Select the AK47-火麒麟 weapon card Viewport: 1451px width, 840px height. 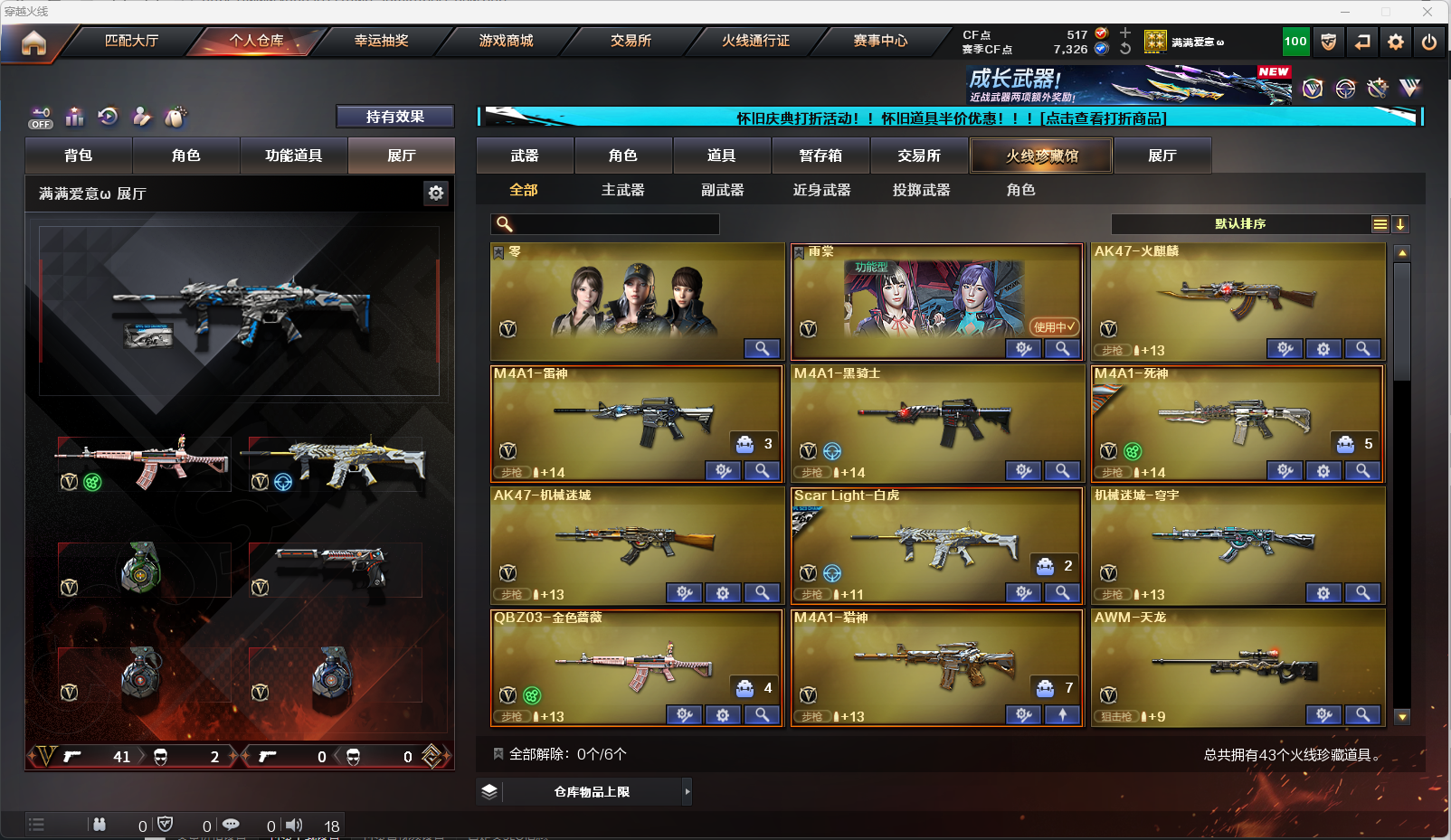pos(1238,298)
